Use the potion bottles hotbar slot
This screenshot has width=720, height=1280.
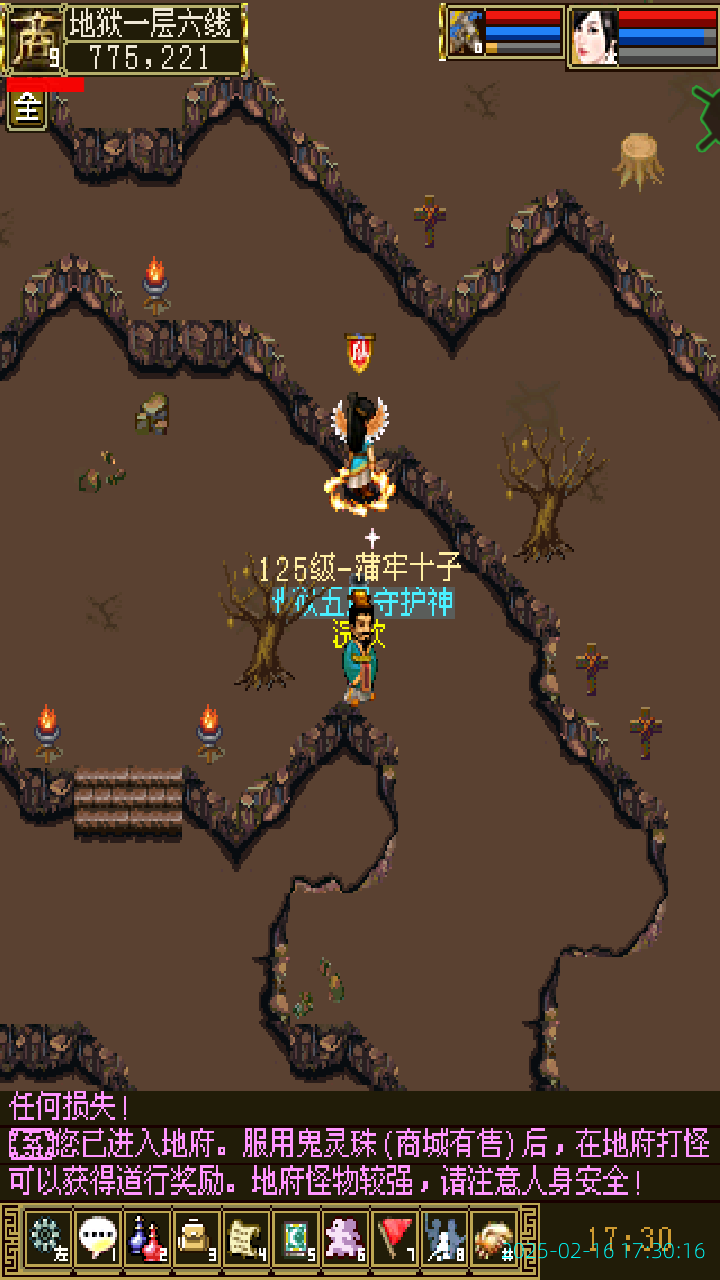pos(146,1239)
